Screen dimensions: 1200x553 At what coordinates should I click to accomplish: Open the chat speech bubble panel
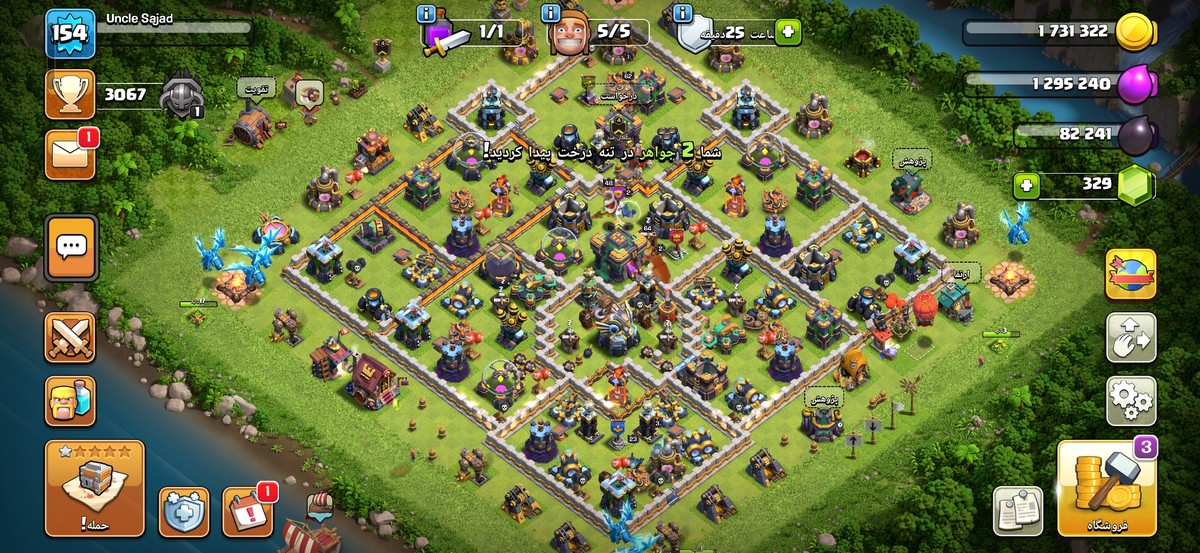(71, 245)
